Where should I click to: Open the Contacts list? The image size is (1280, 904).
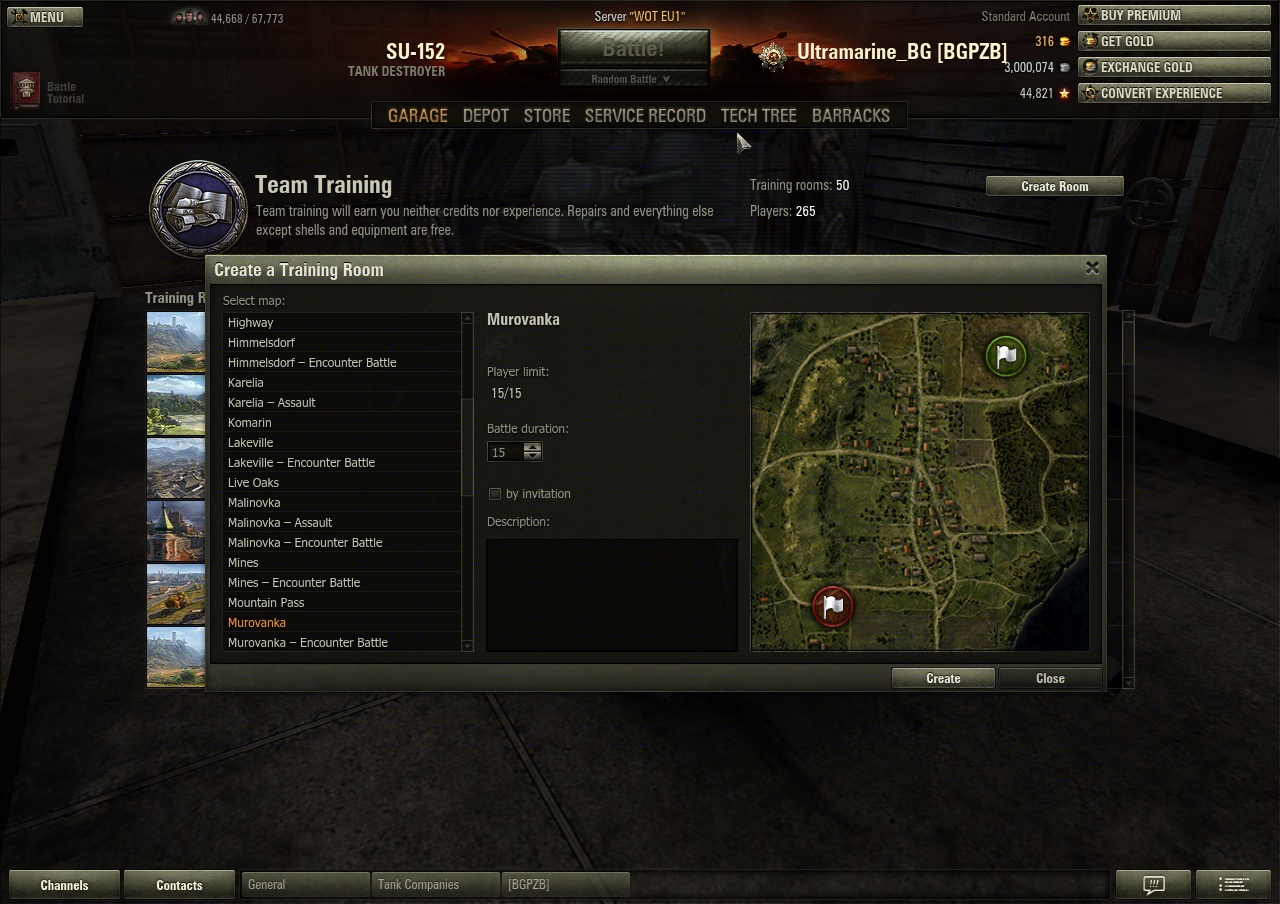pos(179,885)
